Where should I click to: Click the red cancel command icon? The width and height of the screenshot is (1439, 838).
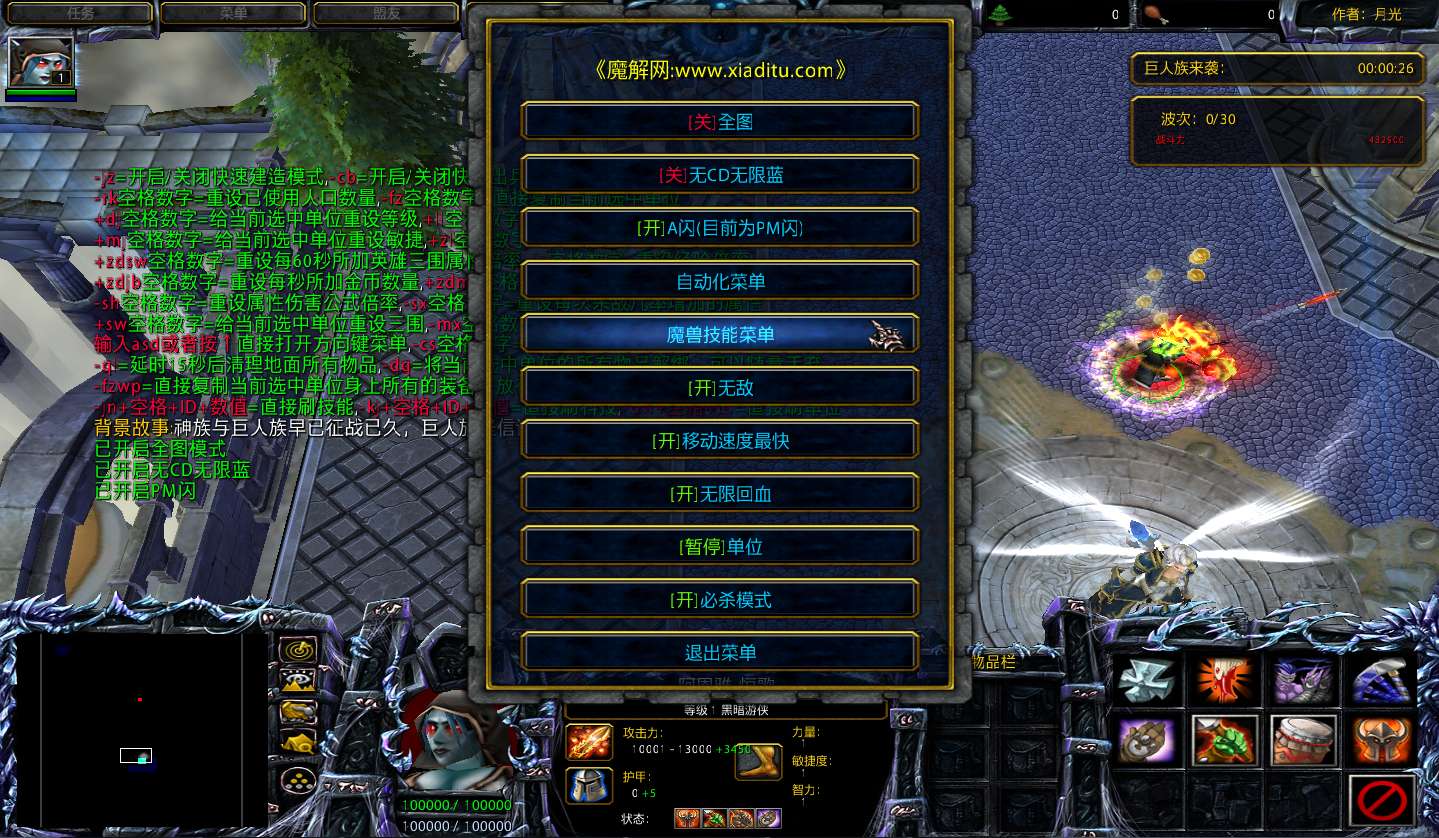pos(1382,799)
